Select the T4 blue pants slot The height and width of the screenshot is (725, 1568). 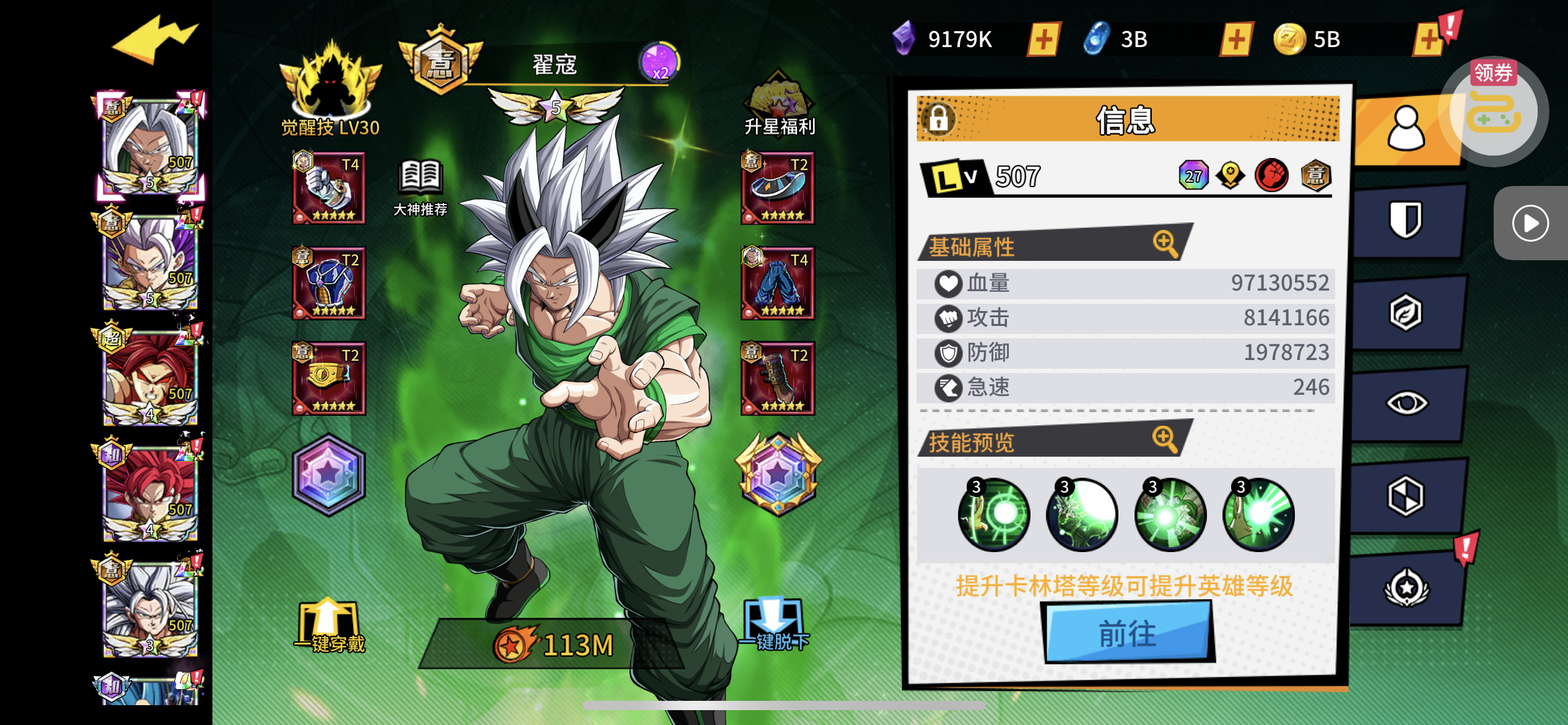pos(778,283)
